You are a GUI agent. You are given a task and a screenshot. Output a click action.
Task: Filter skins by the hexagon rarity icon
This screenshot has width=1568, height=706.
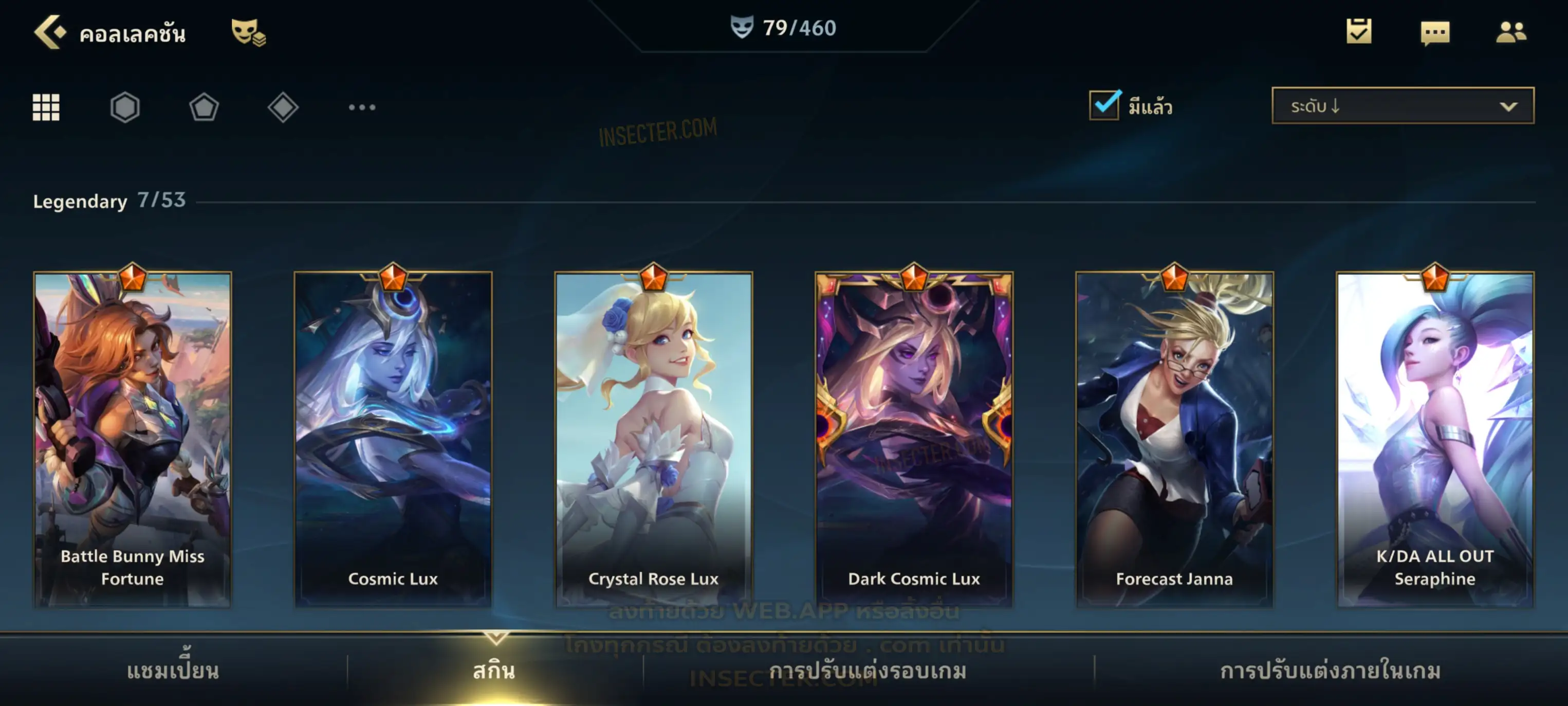[125, 107]
